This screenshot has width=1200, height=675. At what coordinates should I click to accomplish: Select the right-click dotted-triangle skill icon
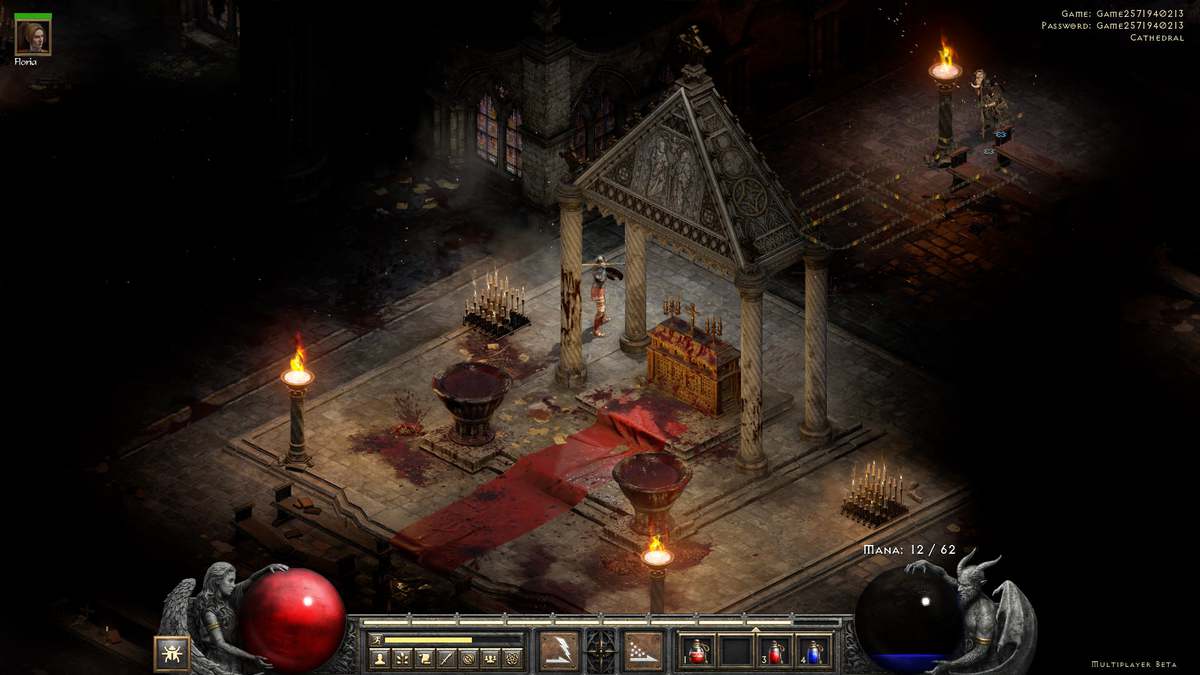tap(644, 650)
